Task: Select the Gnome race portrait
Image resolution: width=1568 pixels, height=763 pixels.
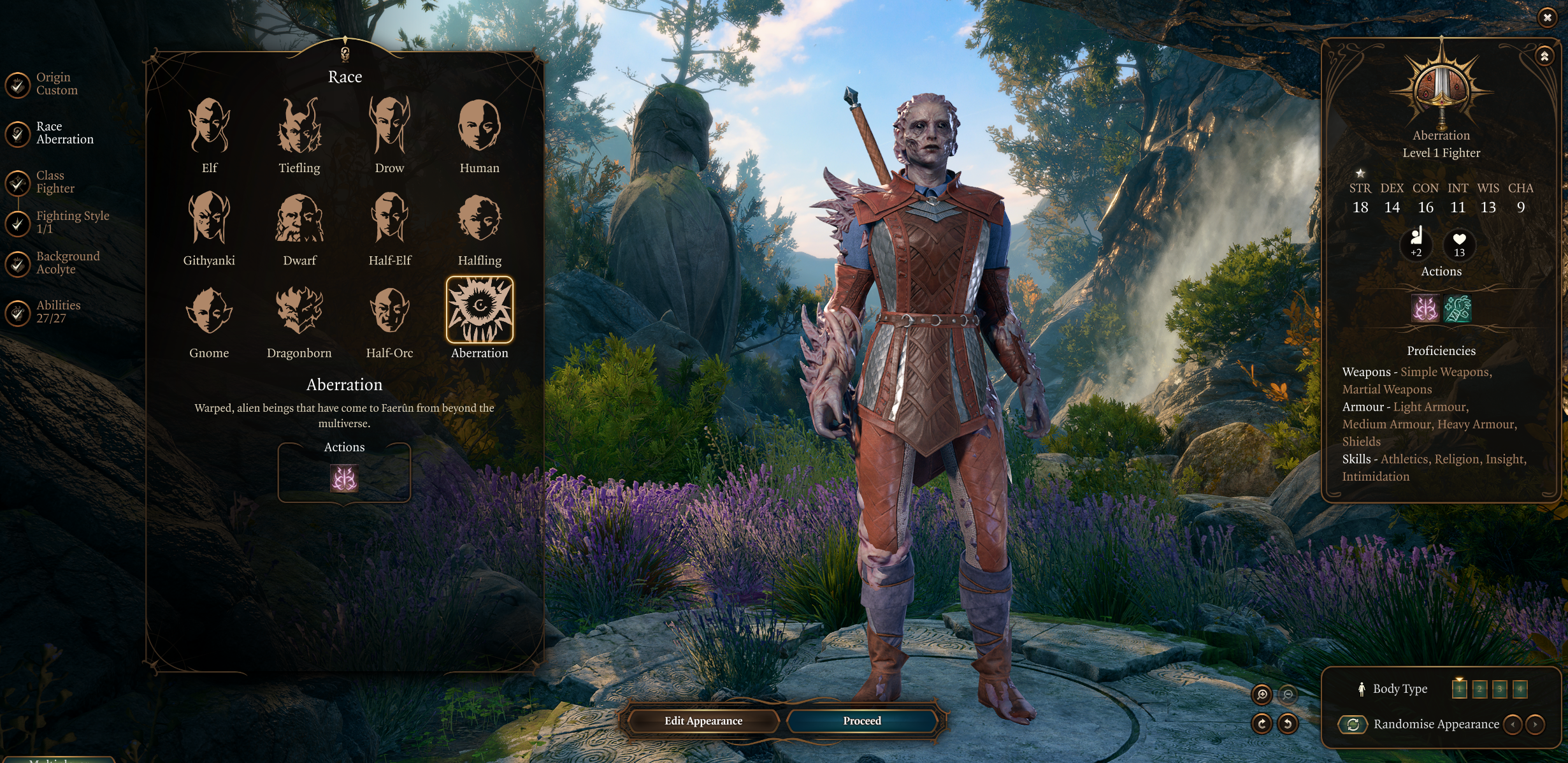Action: (x=209, y=311)
